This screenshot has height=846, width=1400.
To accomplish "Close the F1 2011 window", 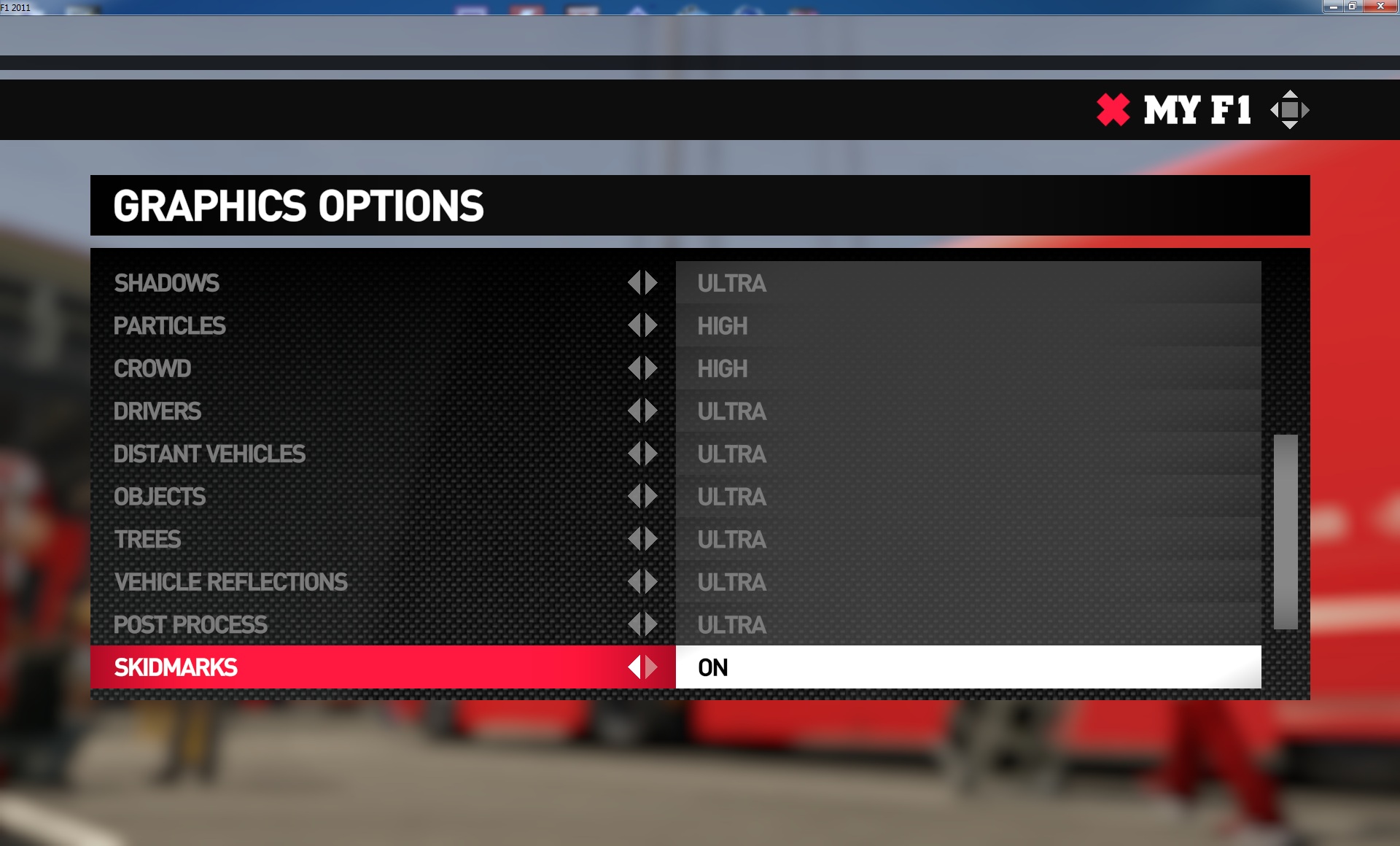I will tap(1380, 7).
